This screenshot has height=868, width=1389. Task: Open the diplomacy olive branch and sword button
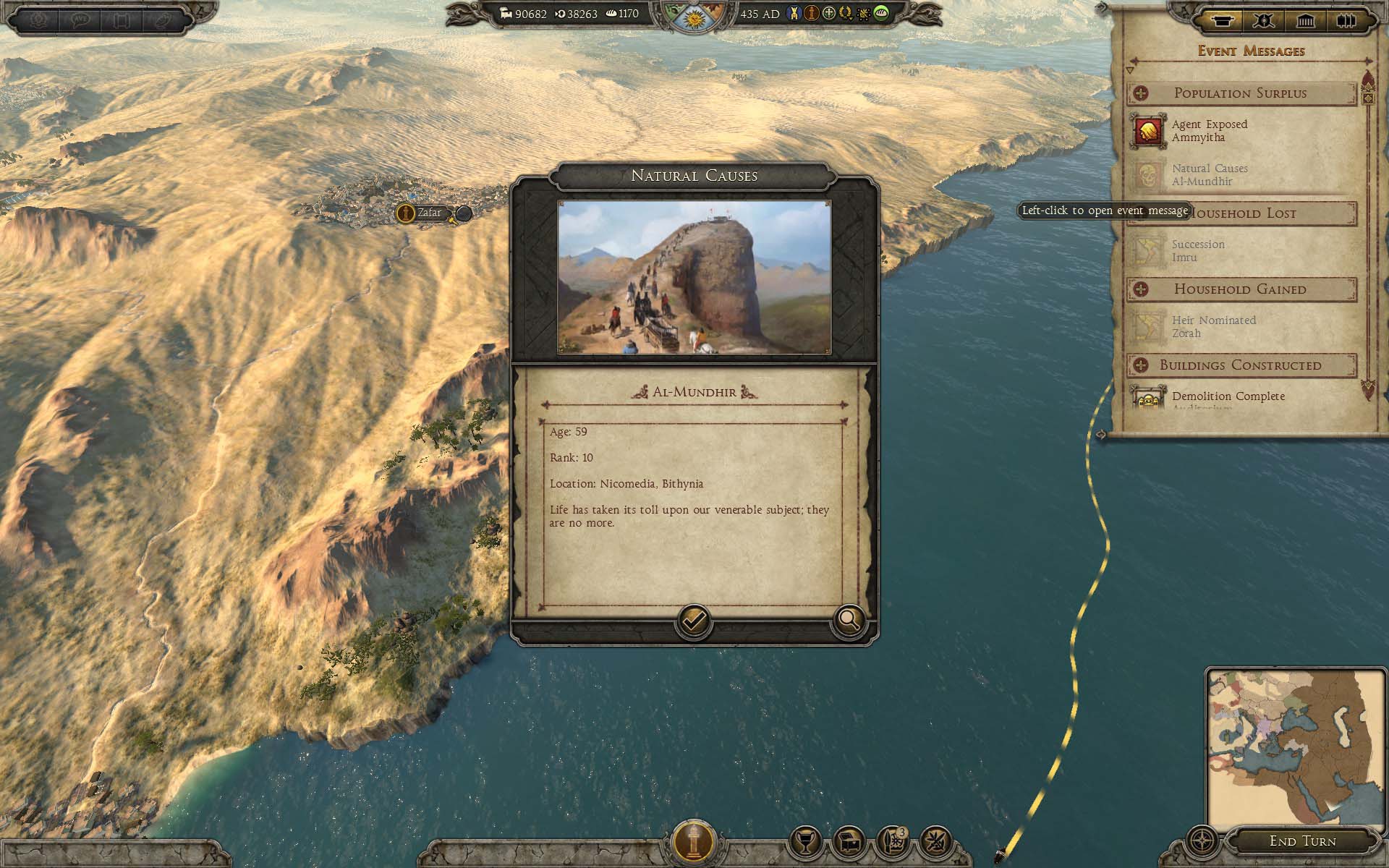click(x=936, y=842)
